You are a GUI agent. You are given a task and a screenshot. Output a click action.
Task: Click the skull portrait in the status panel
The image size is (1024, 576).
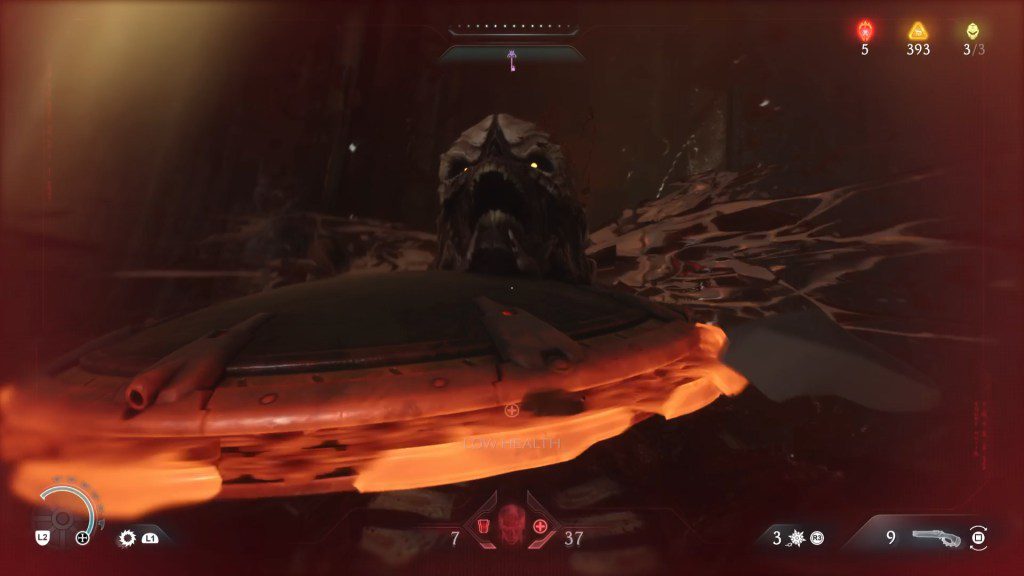coord(512,520)
